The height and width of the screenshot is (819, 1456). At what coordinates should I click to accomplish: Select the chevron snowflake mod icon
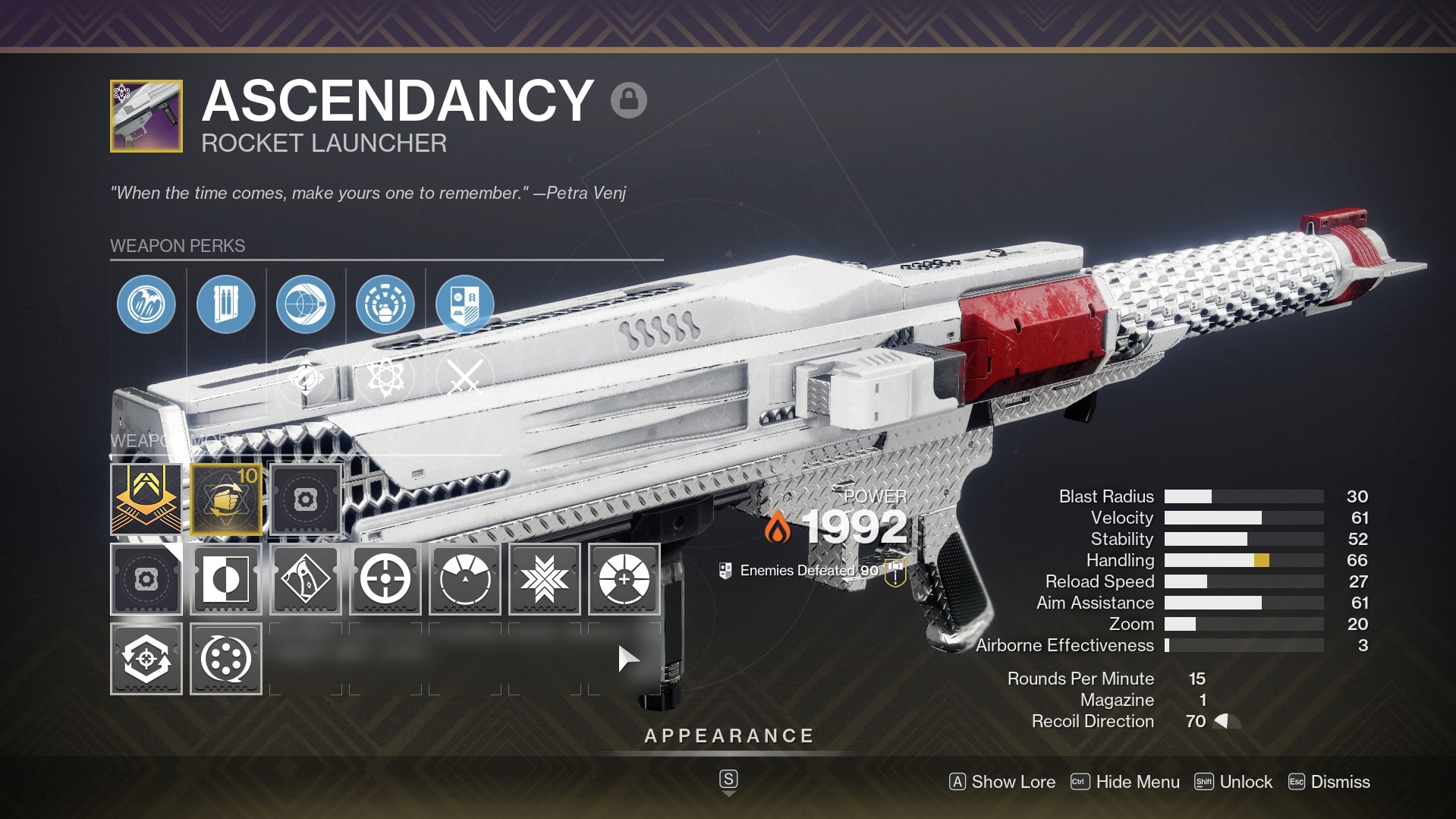(545, 579)
